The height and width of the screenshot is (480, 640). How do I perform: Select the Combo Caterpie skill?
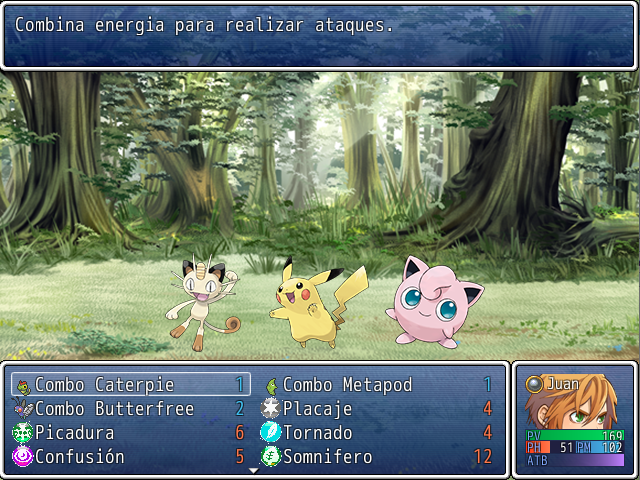[105, 385]
